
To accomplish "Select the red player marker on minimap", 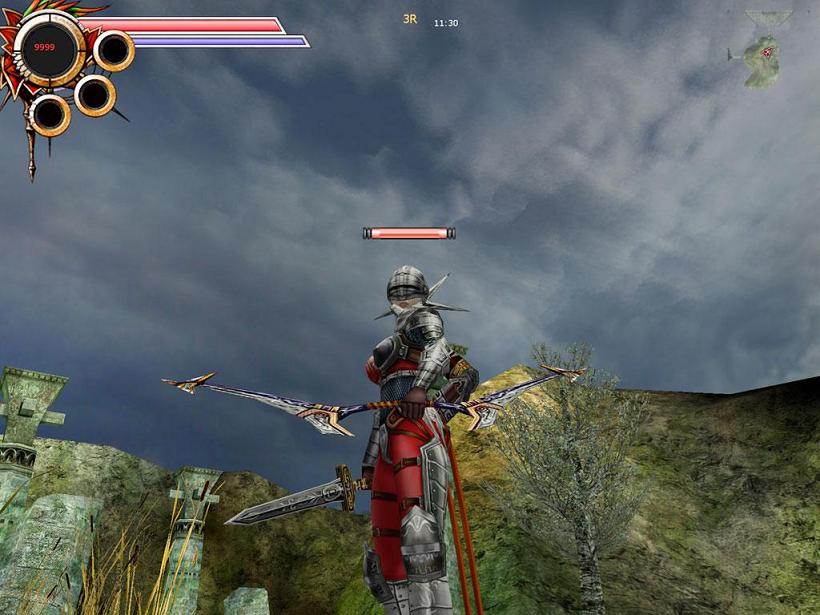I will point(767,52).
